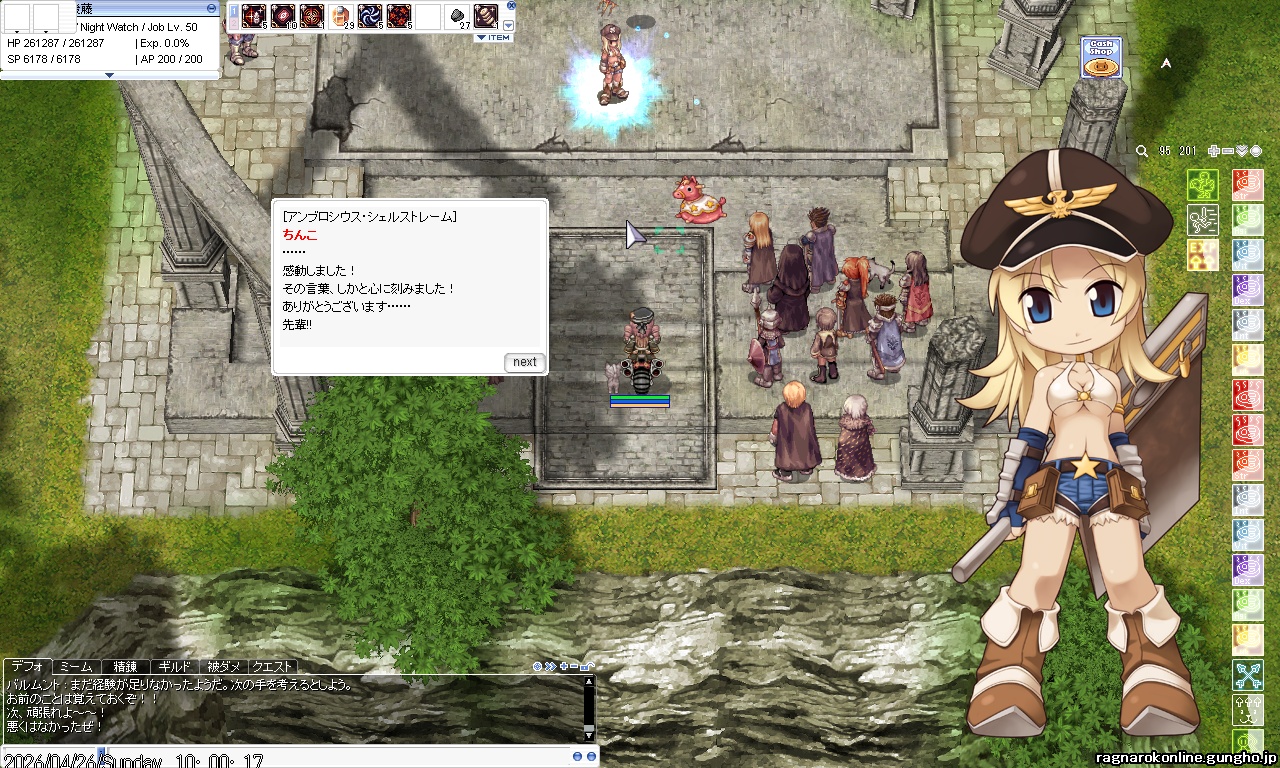Expand the hotbar ITEM dropdown

[x=493, y=38]
